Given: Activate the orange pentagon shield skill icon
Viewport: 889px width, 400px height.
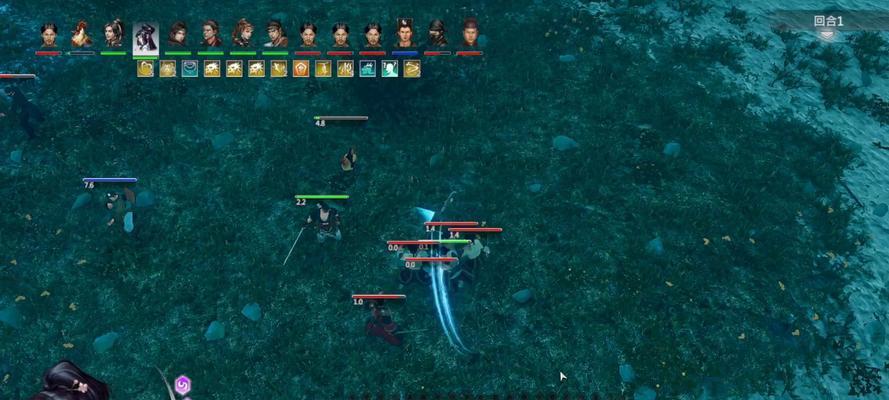Looking at the screenshot, I should pyautogui.click(x=300, y=69).
